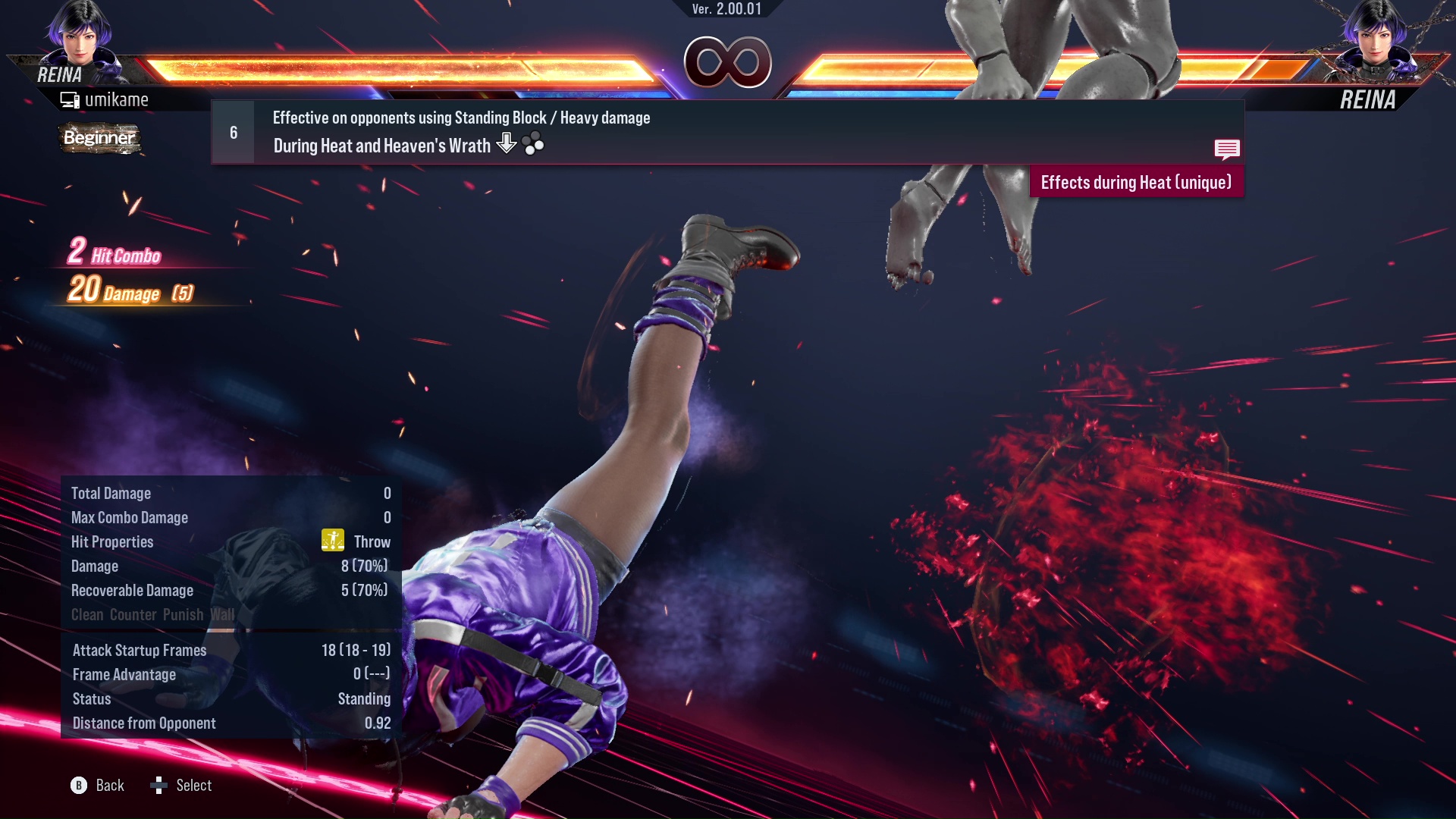This screenshot has width=1456, height=819.
Task: Toggle the Wall hit indicator
Action: pyautogui.click(x=224, y=614)
